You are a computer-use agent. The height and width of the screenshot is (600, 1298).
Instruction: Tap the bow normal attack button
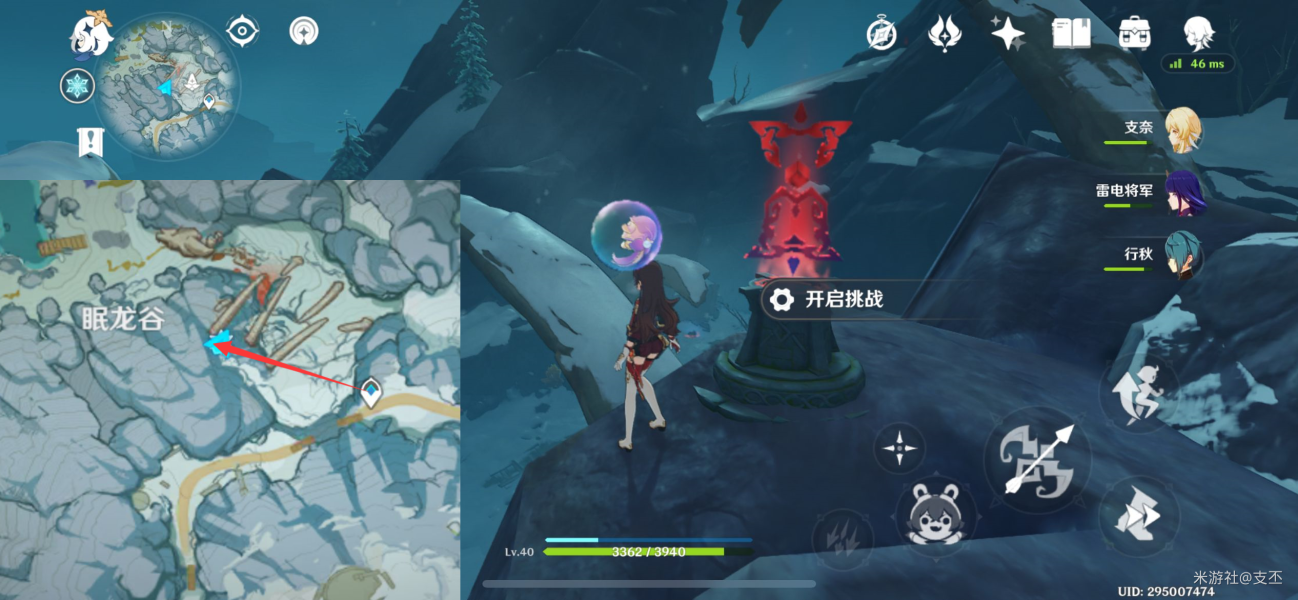point(1036,461)
